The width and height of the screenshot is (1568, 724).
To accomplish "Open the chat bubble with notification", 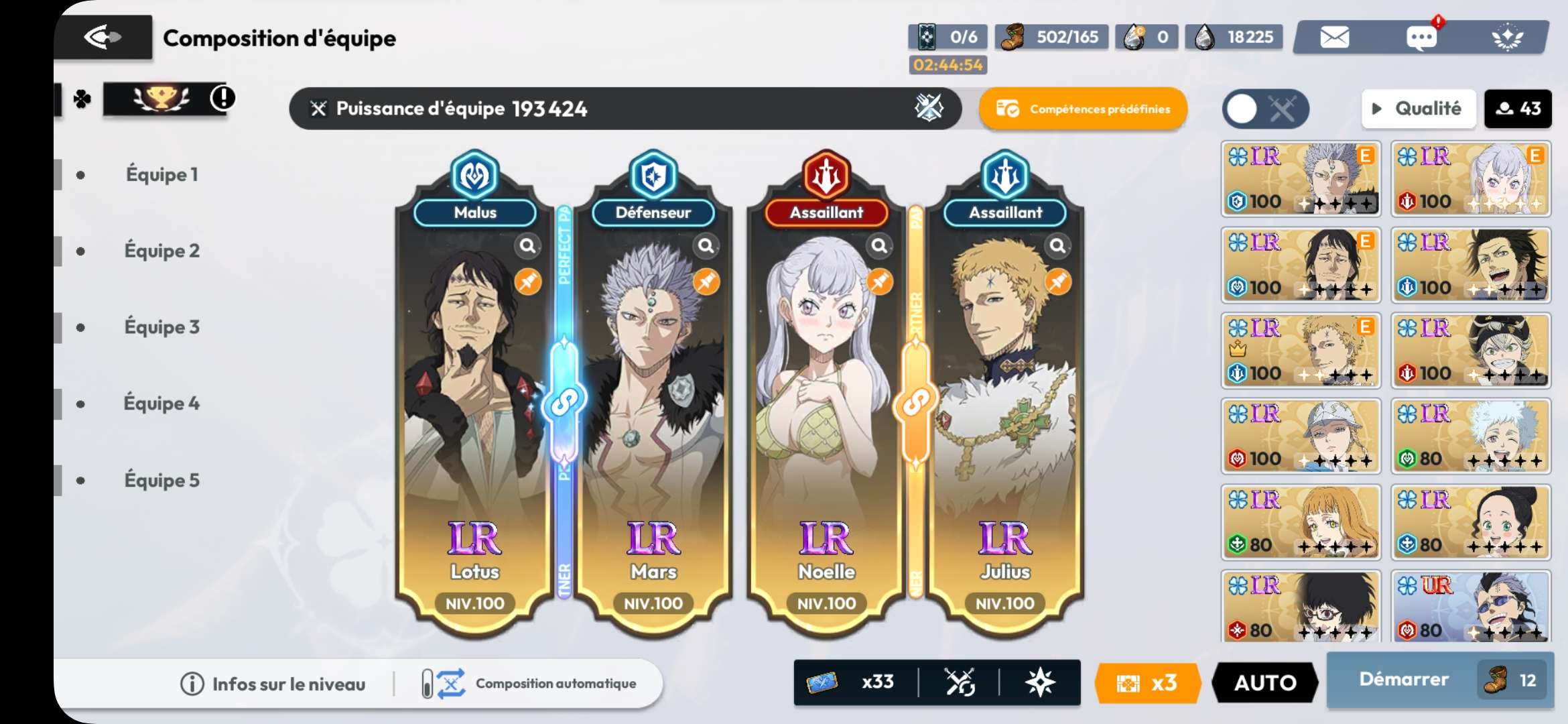I will pos(1421,38).
